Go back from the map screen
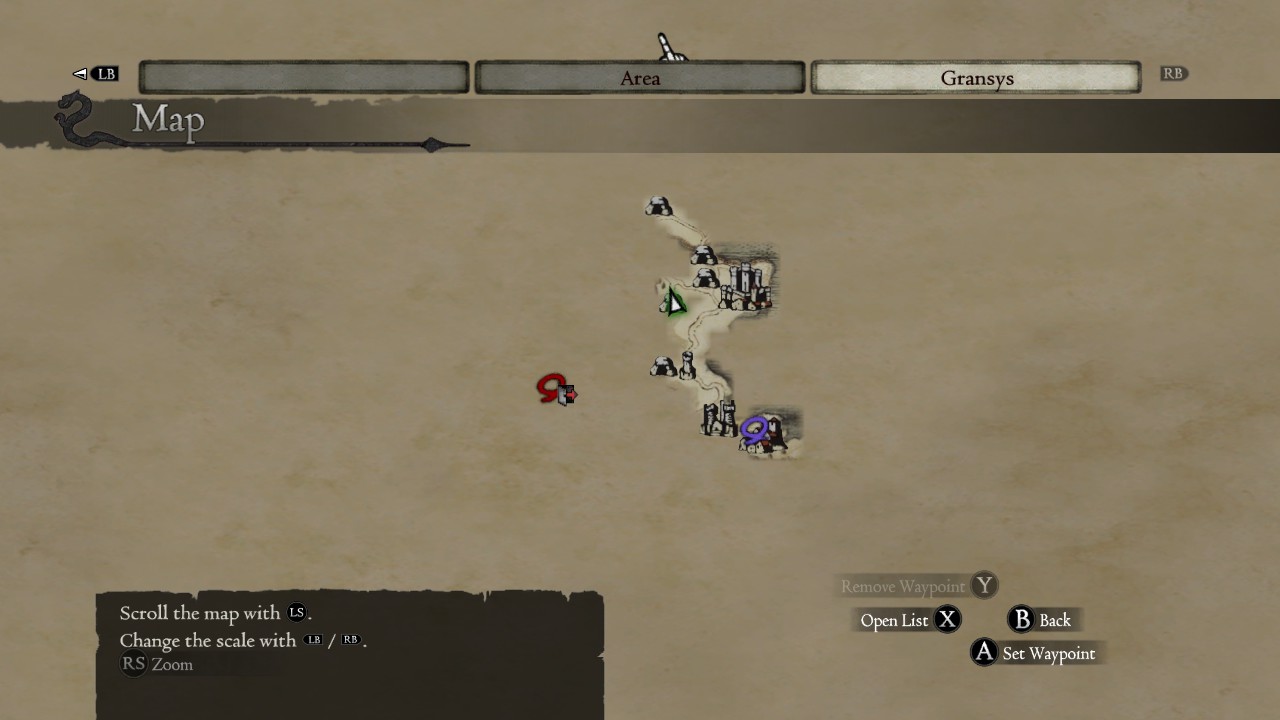 tap(1042, 620)
